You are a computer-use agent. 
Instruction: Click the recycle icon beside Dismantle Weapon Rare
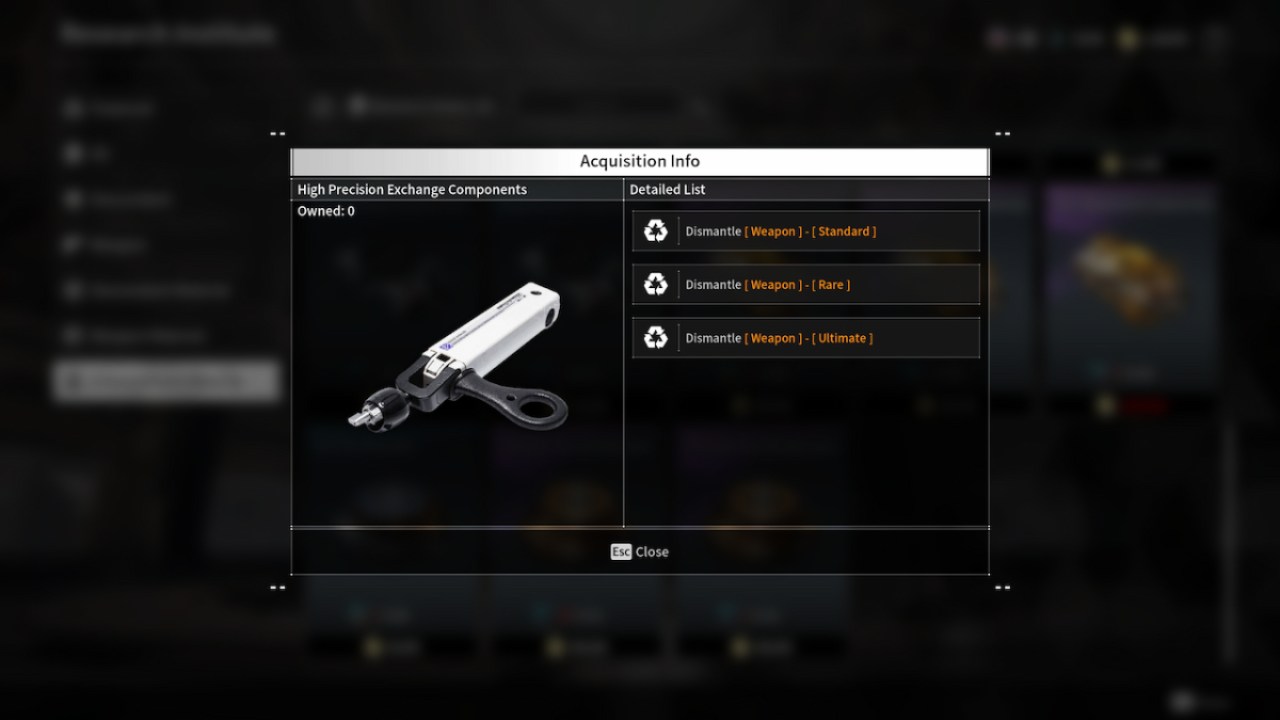coord(656,284)
